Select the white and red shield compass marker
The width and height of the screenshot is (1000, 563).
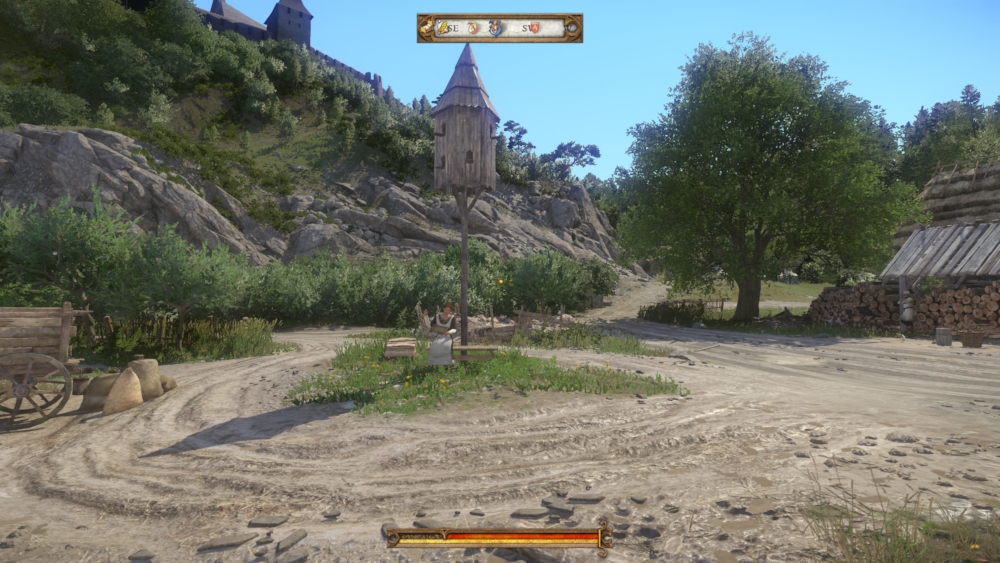tap(473, 28)
